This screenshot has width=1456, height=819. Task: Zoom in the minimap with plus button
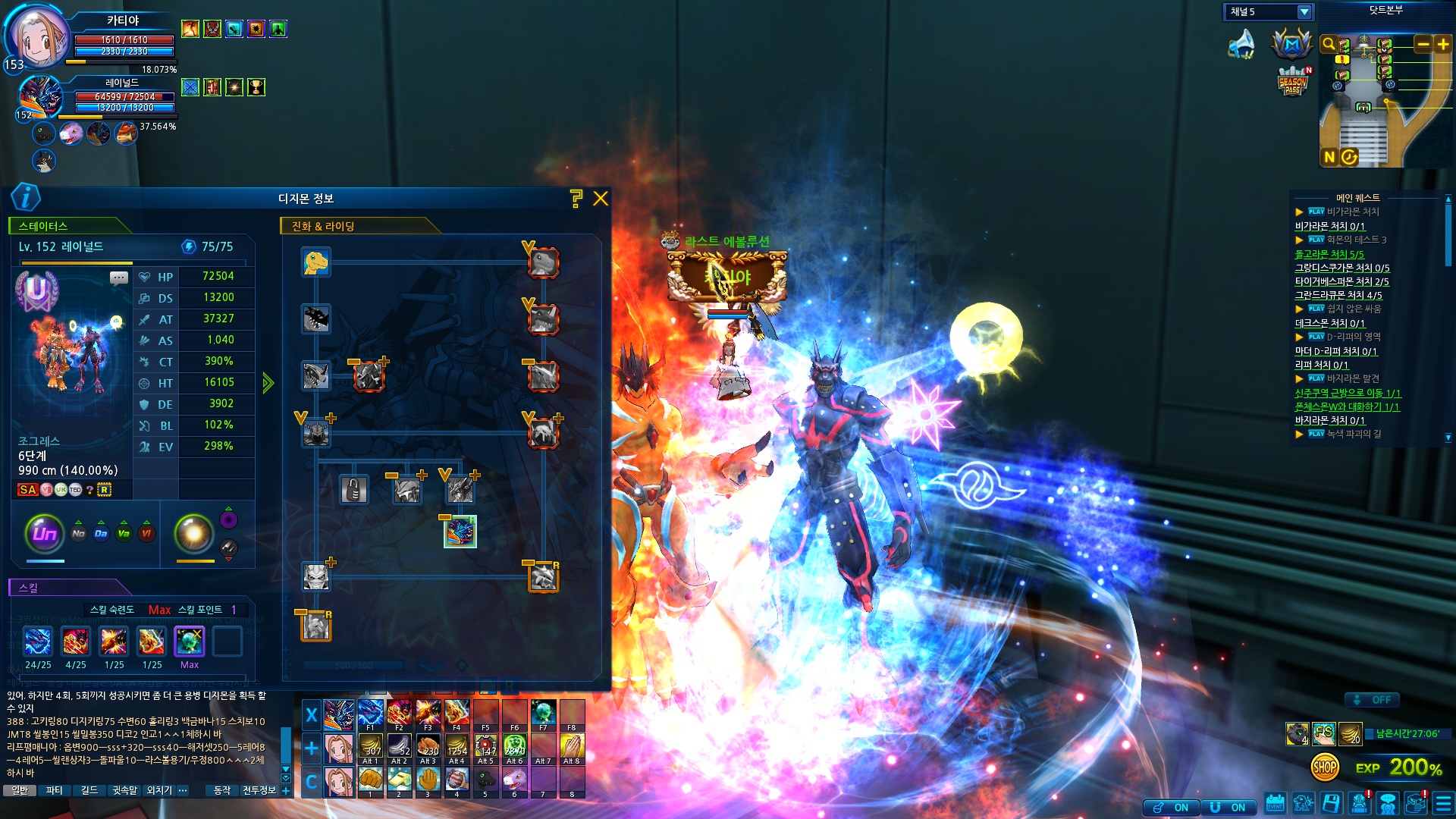coord(1443,45)
